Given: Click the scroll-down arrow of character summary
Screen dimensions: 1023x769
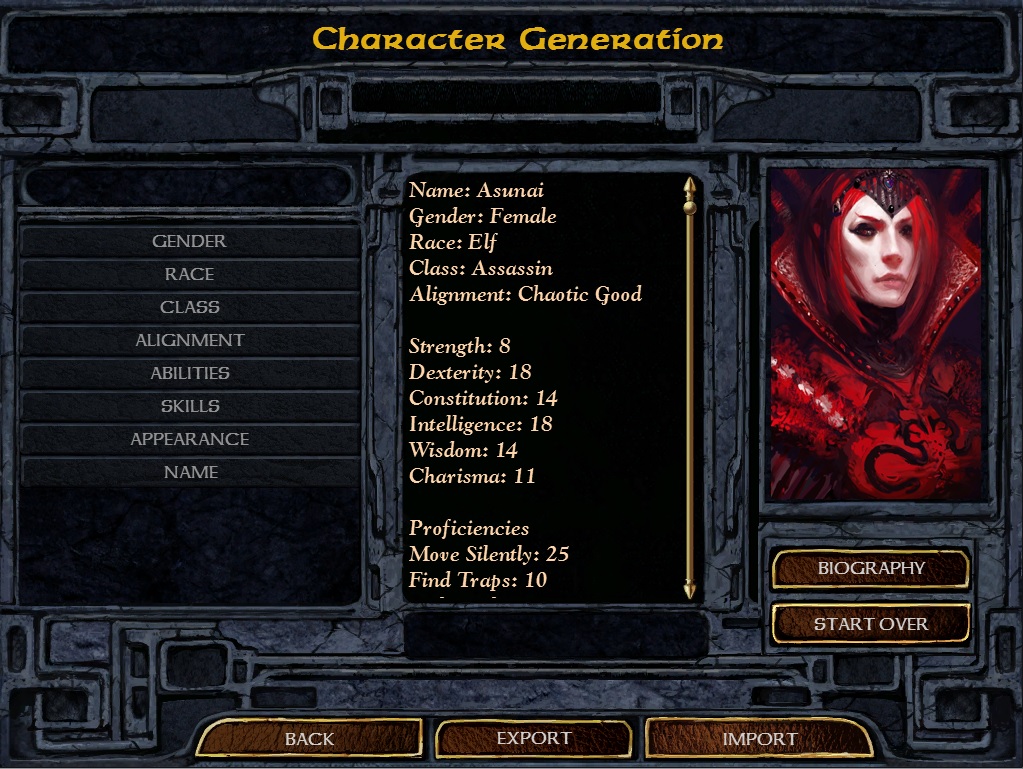Looking at the screenshot, I should click(689, 589).
